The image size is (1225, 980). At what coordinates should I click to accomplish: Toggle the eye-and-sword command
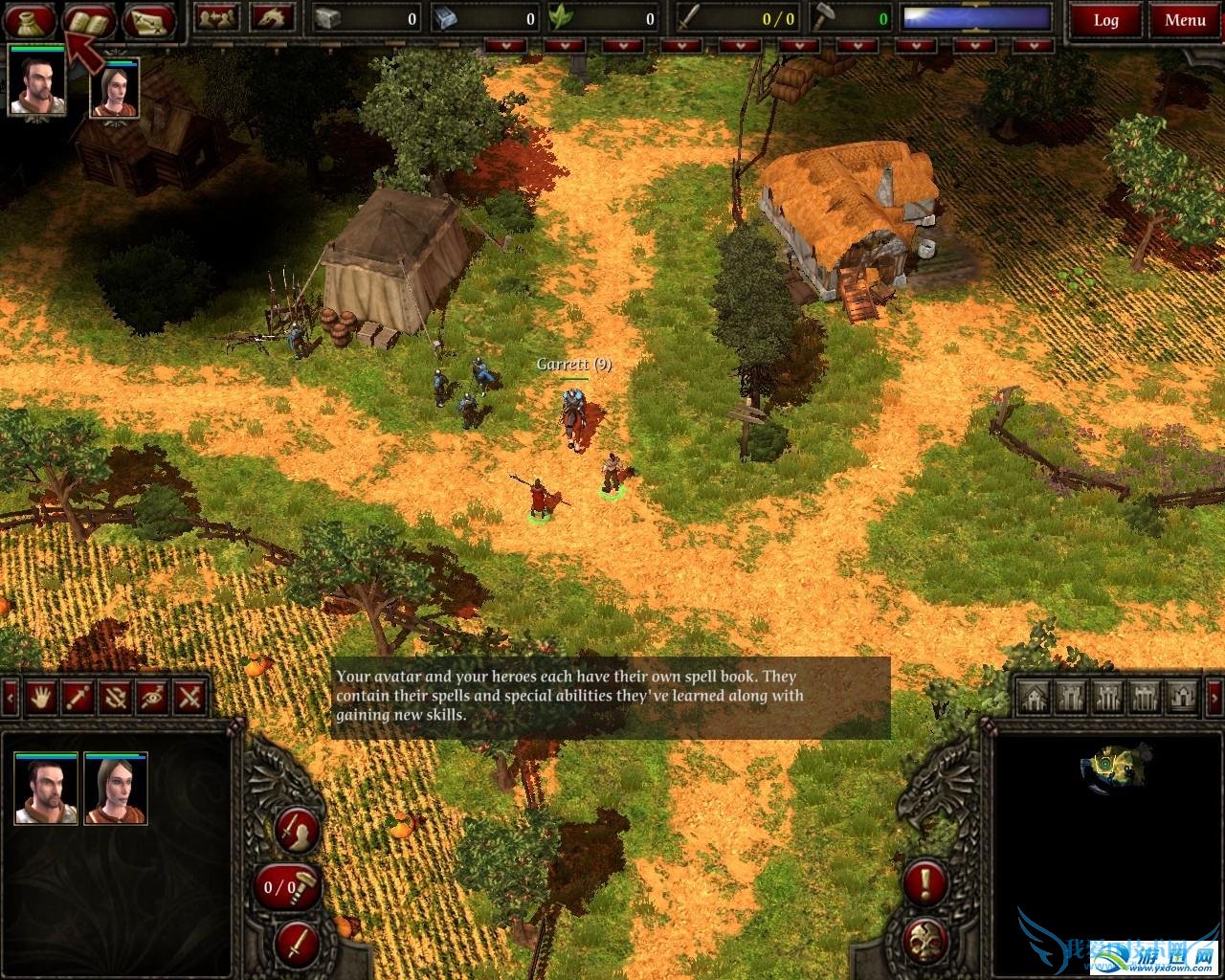point(153,697)
